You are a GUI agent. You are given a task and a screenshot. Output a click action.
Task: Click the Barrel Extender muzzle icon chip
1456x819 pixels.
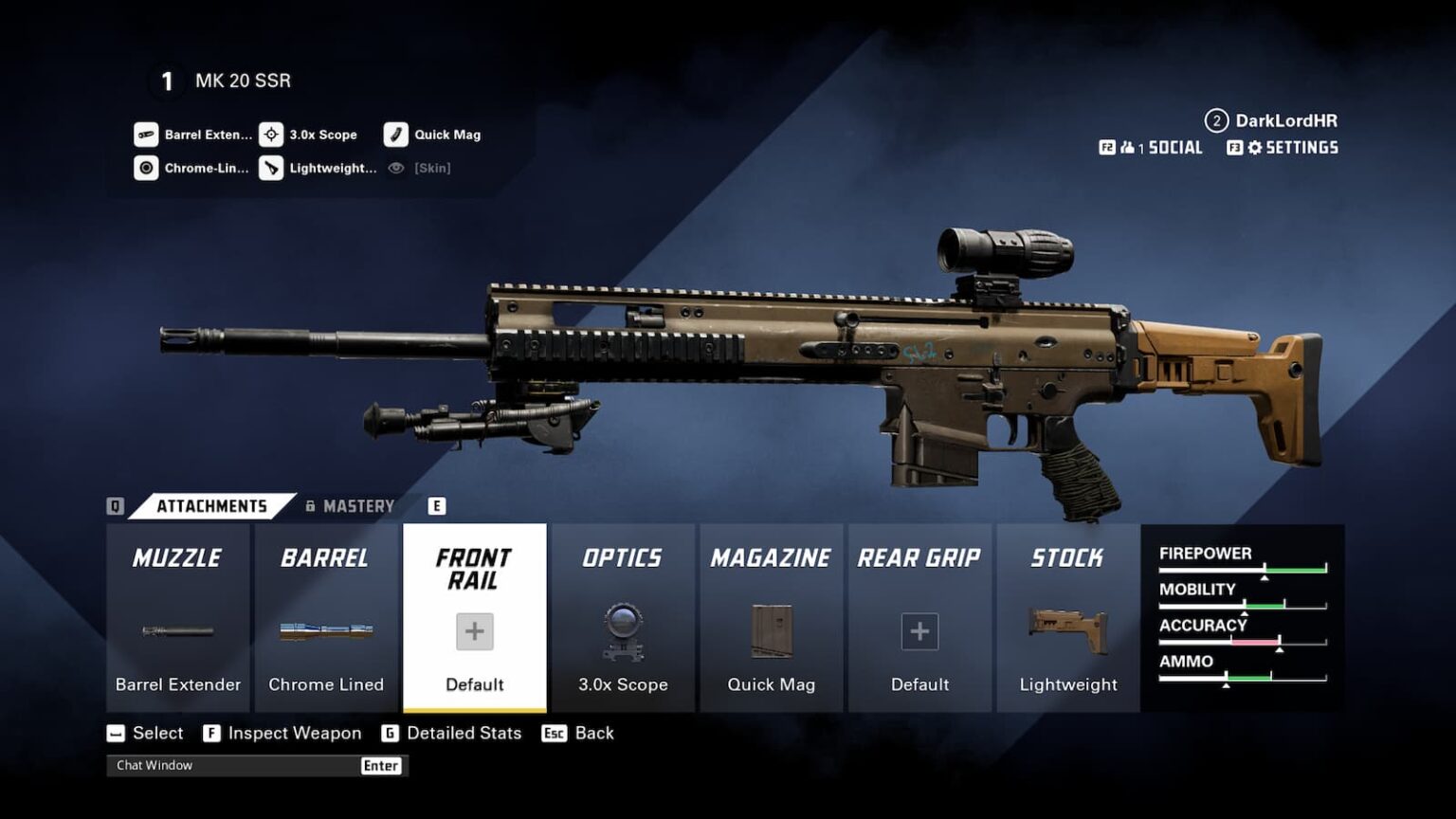coord(147,134)
